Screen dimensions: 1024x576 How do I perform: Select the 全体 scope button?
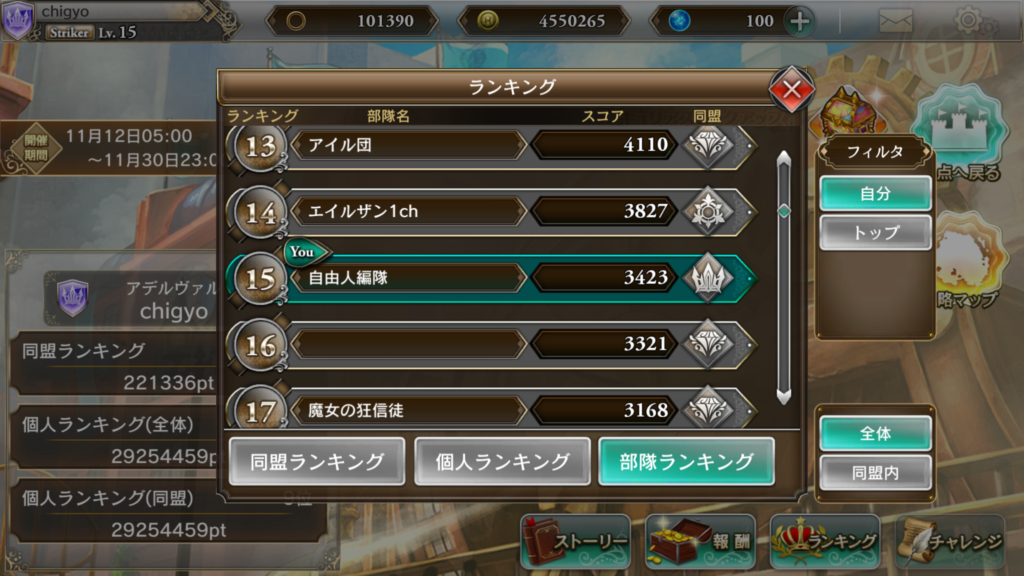pos(875,433)
